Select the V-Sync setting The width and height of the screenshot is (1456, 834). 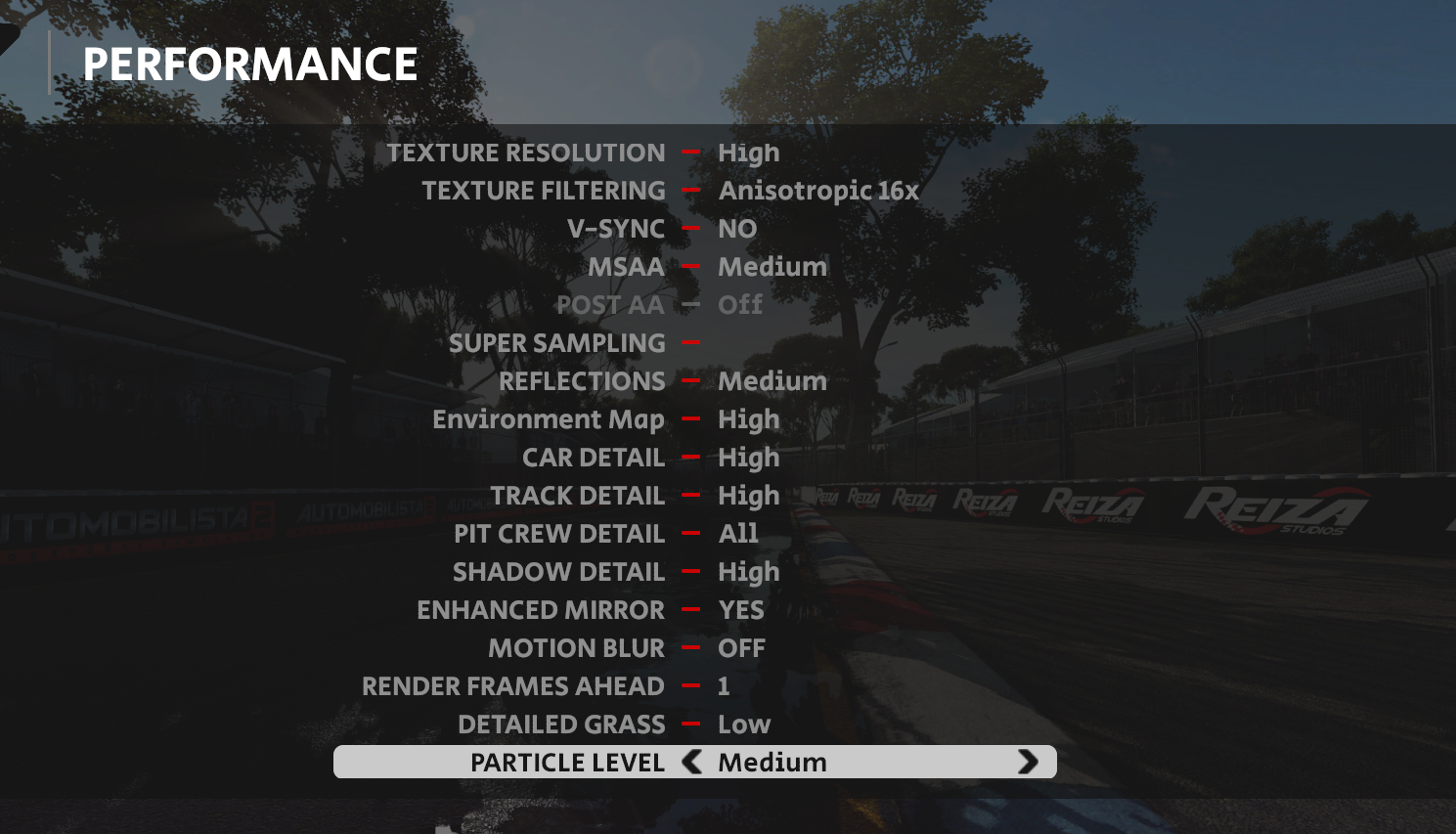616,229
